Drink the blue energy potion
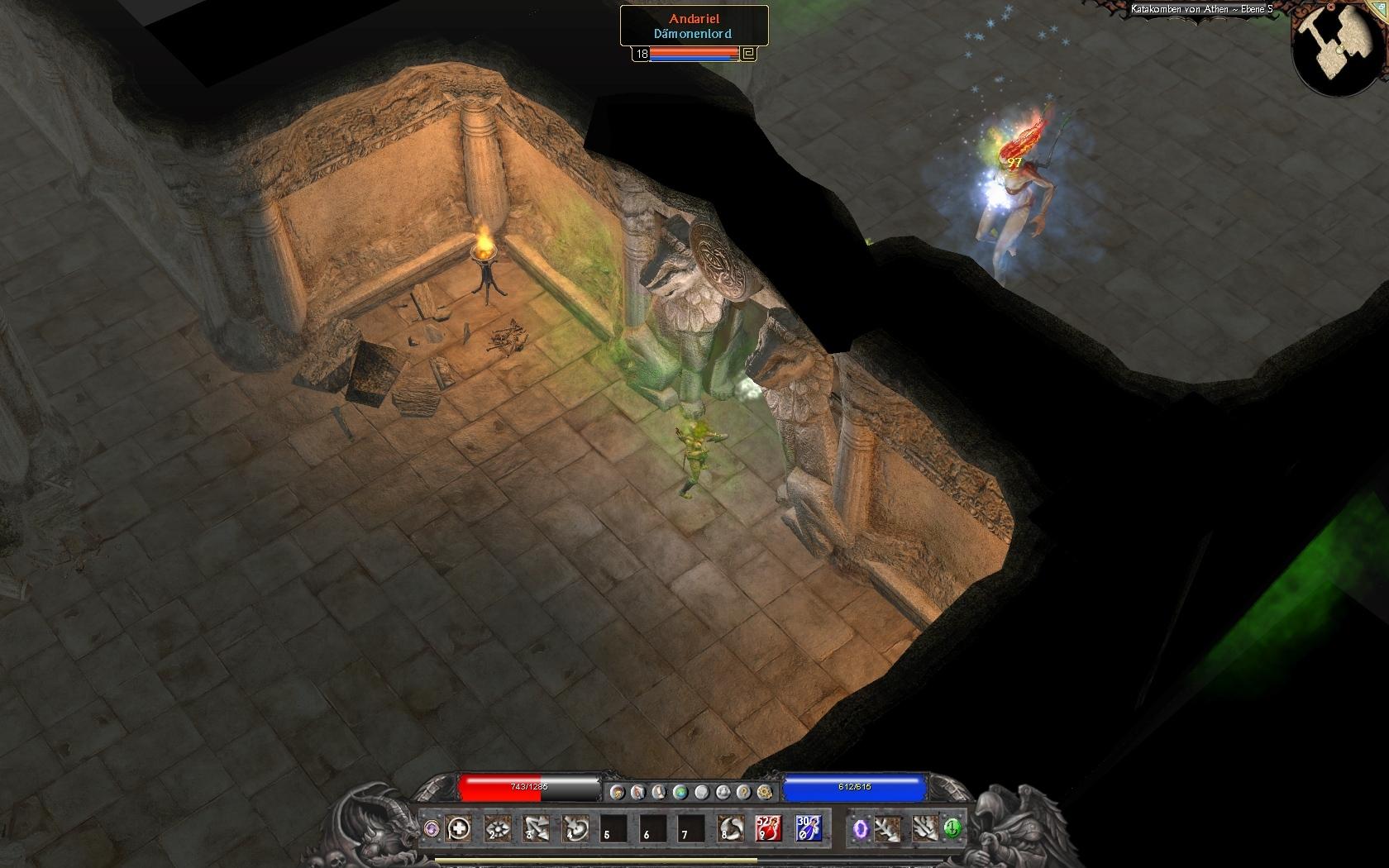Image resolution: width=1389 pixels, height=868 pixels. tap(808, 827)
